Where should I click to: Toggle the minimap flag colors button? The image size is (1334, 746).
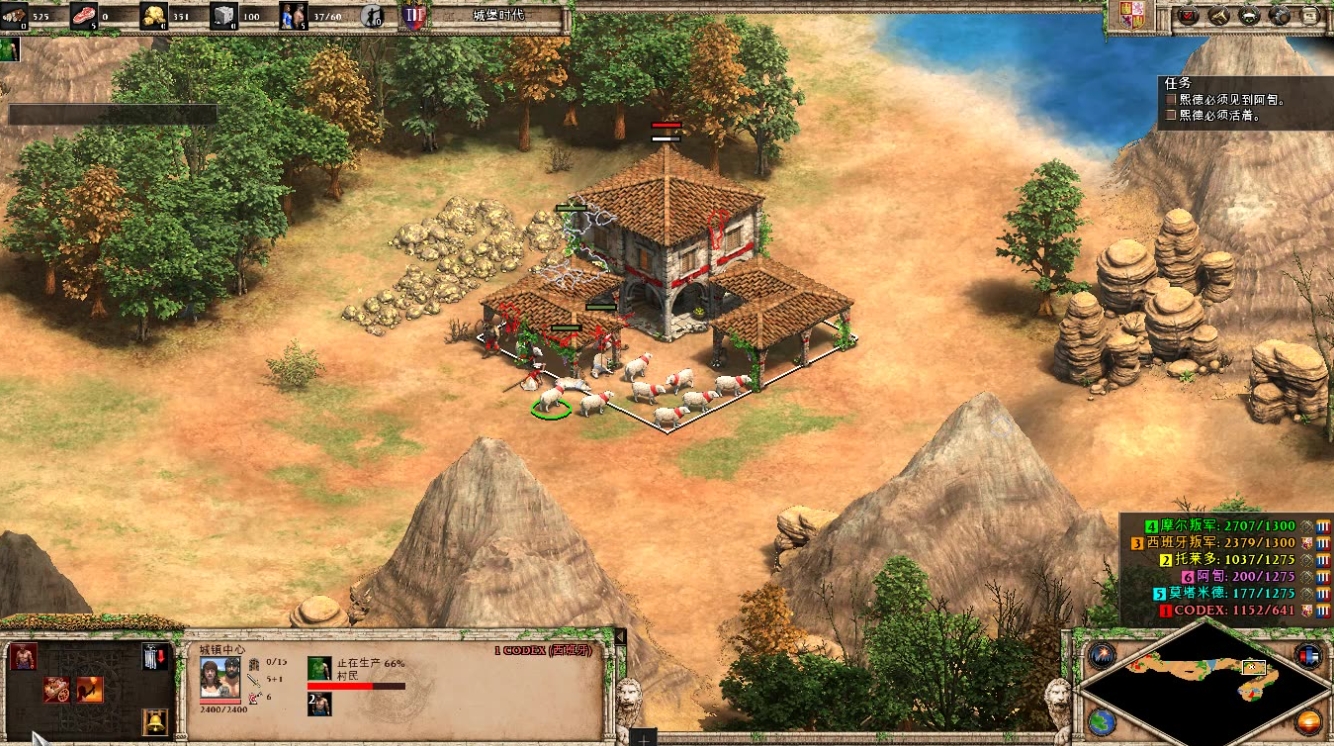(x=1308, y=656)
